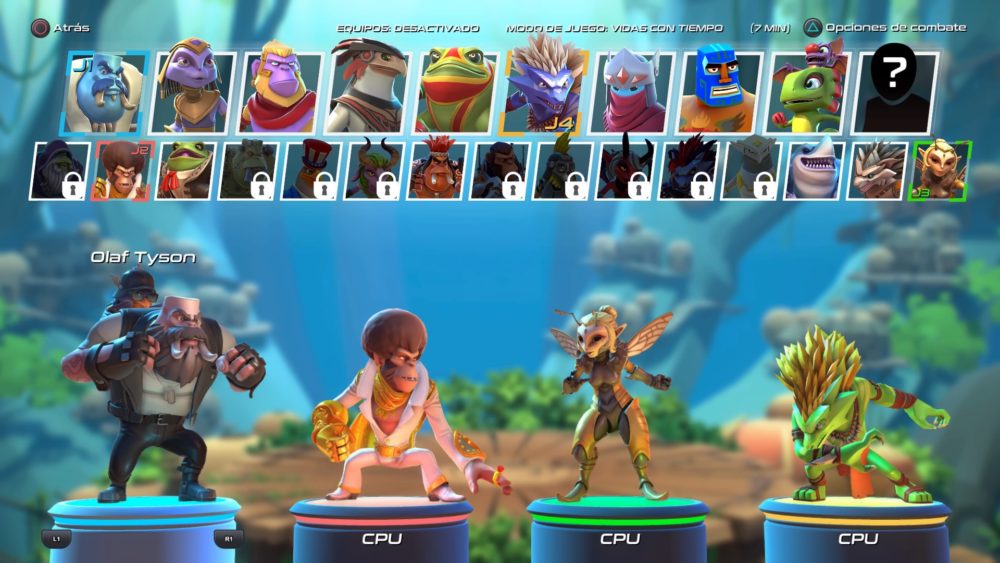1000x563 pixels.
Task: Pick the blond purple ape with red scarf
Action: [281, 92]
